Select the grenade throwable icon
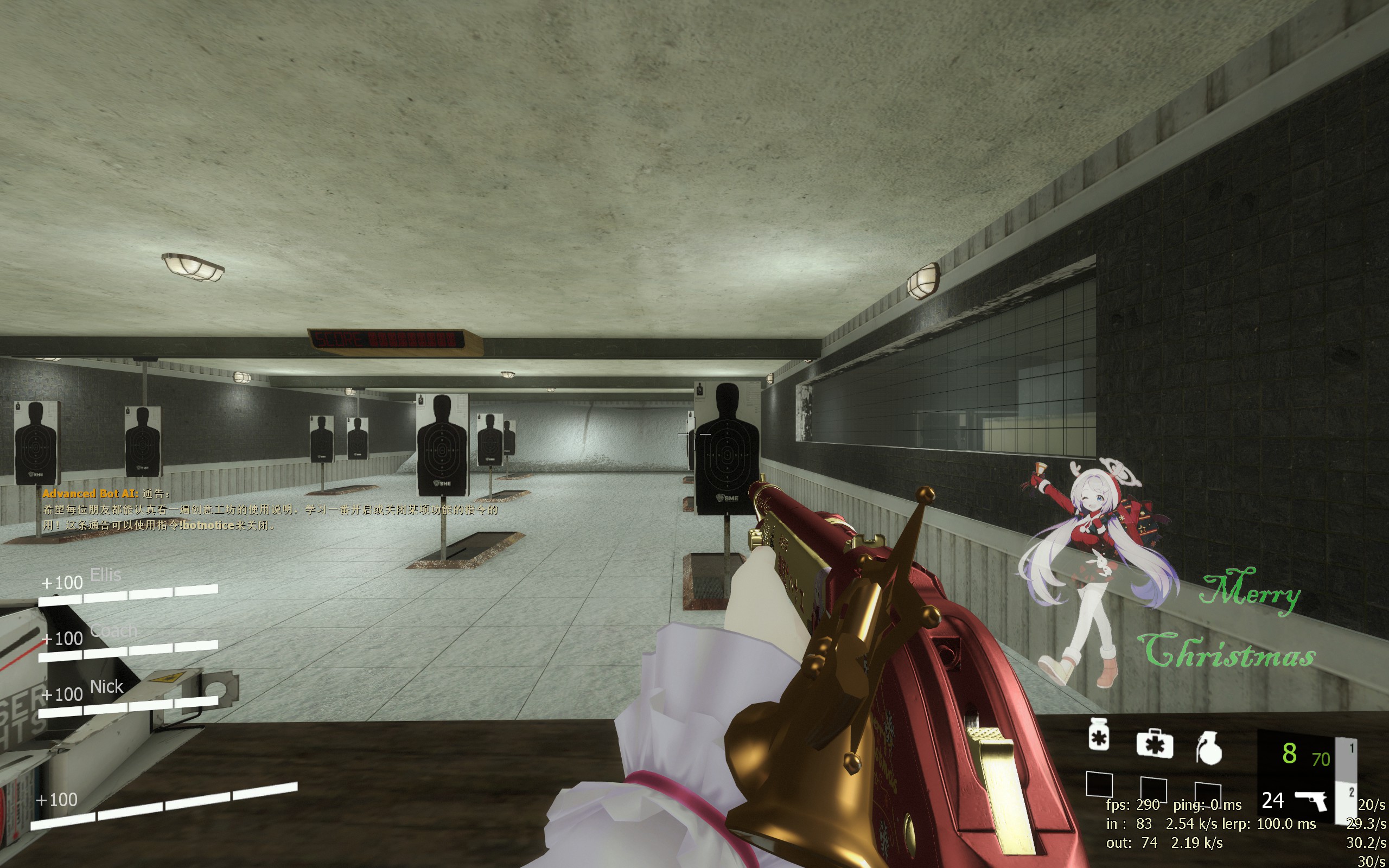This screenshot has width=1389, height=868. point(1208,749)
